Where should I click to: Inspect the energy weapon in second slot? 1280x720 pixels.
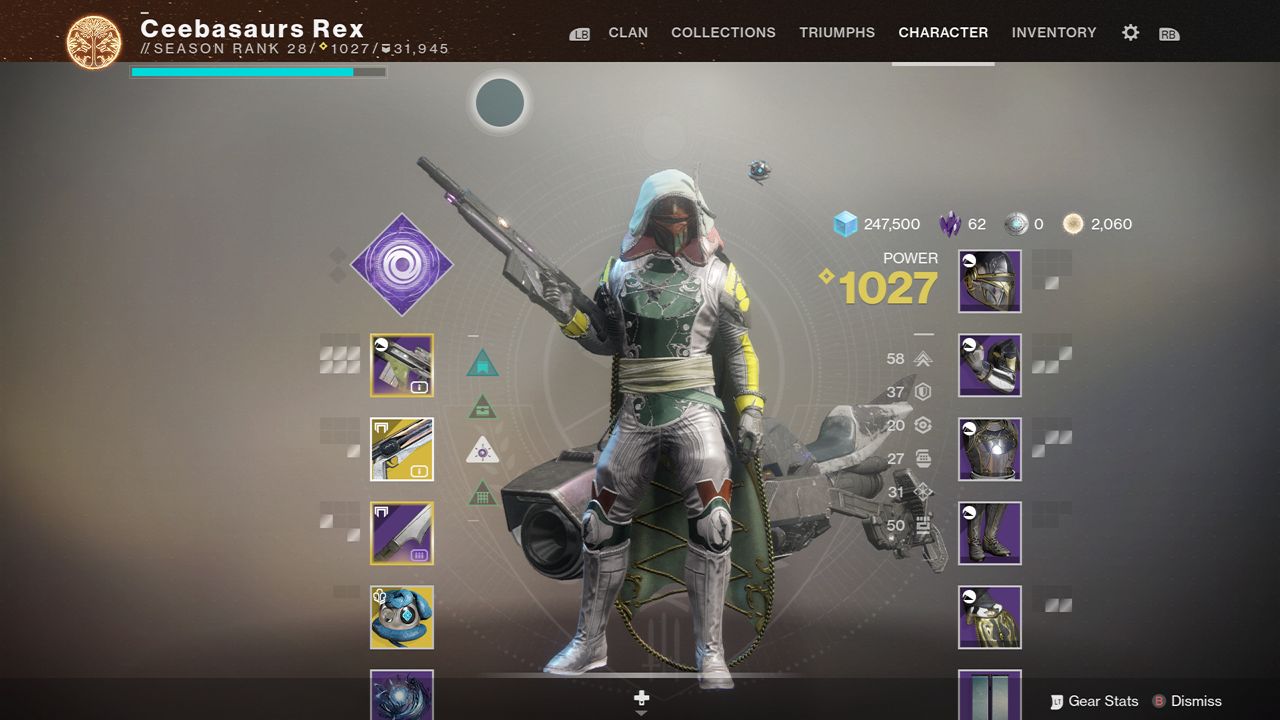(x=402, y=449)
